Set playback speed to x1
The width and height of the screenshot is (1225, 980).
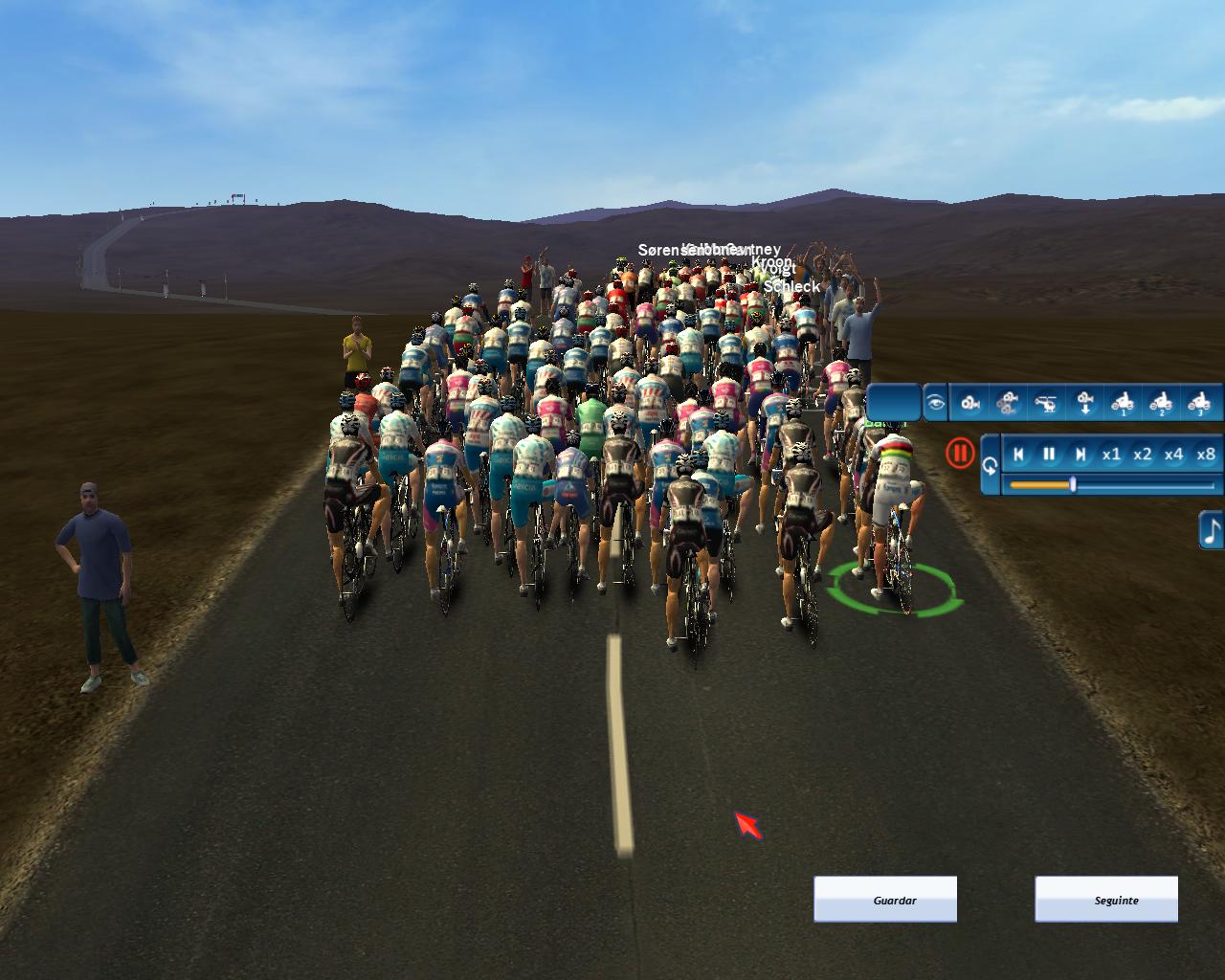click(x=1111, y=455)
